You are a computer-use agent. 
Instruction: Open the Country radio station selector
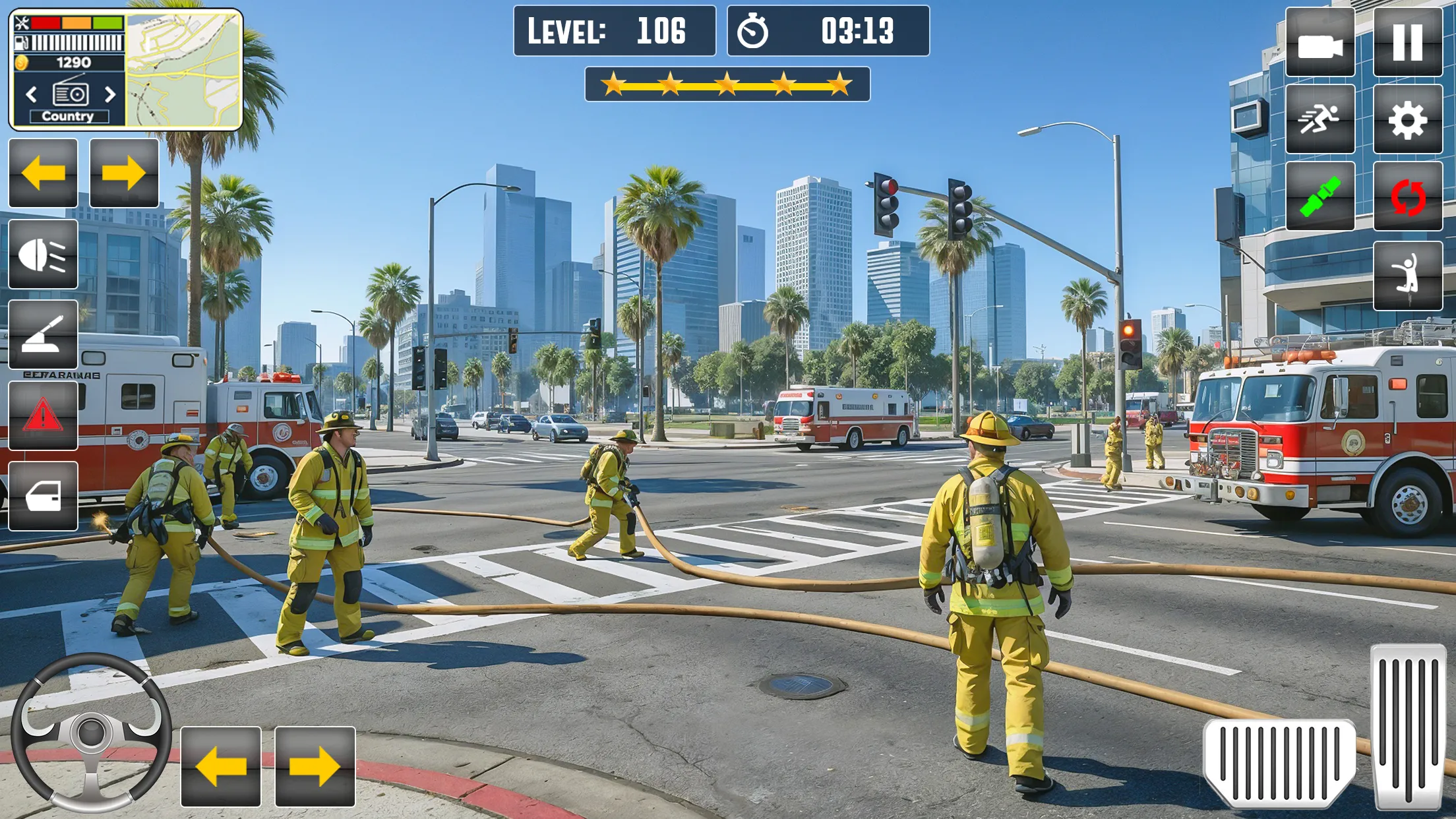pyautogui.click(x=69, y=116)
